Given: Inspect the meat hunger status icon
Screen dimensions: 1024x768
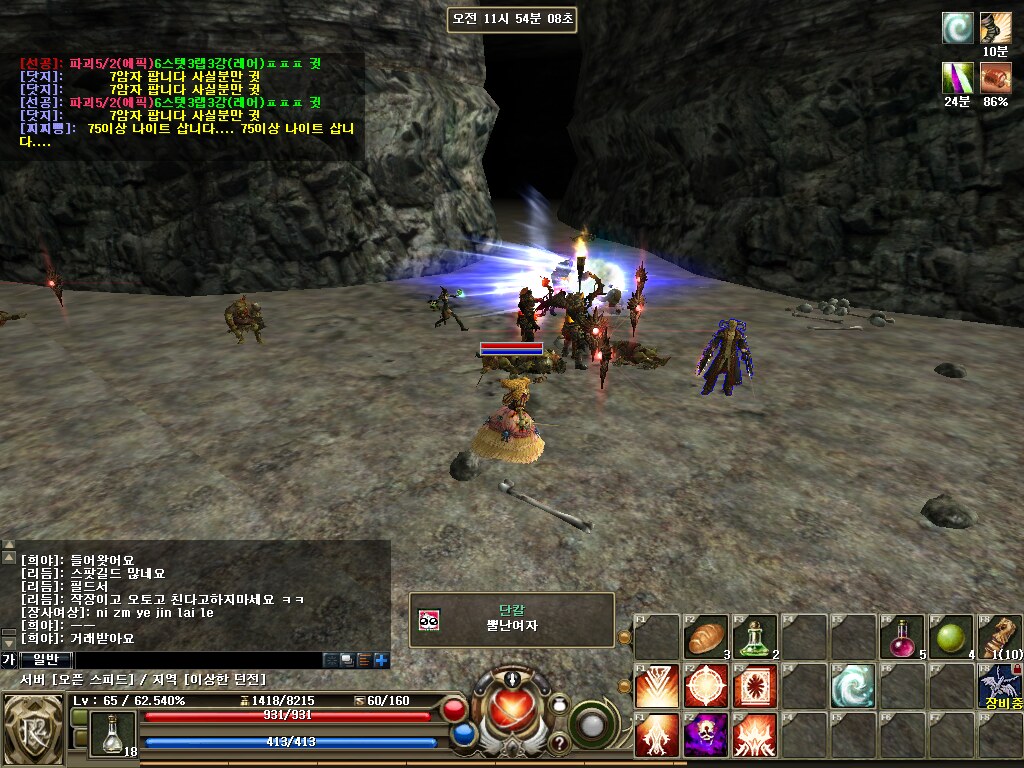Looking at the screenshot, I should coord(995,77).
